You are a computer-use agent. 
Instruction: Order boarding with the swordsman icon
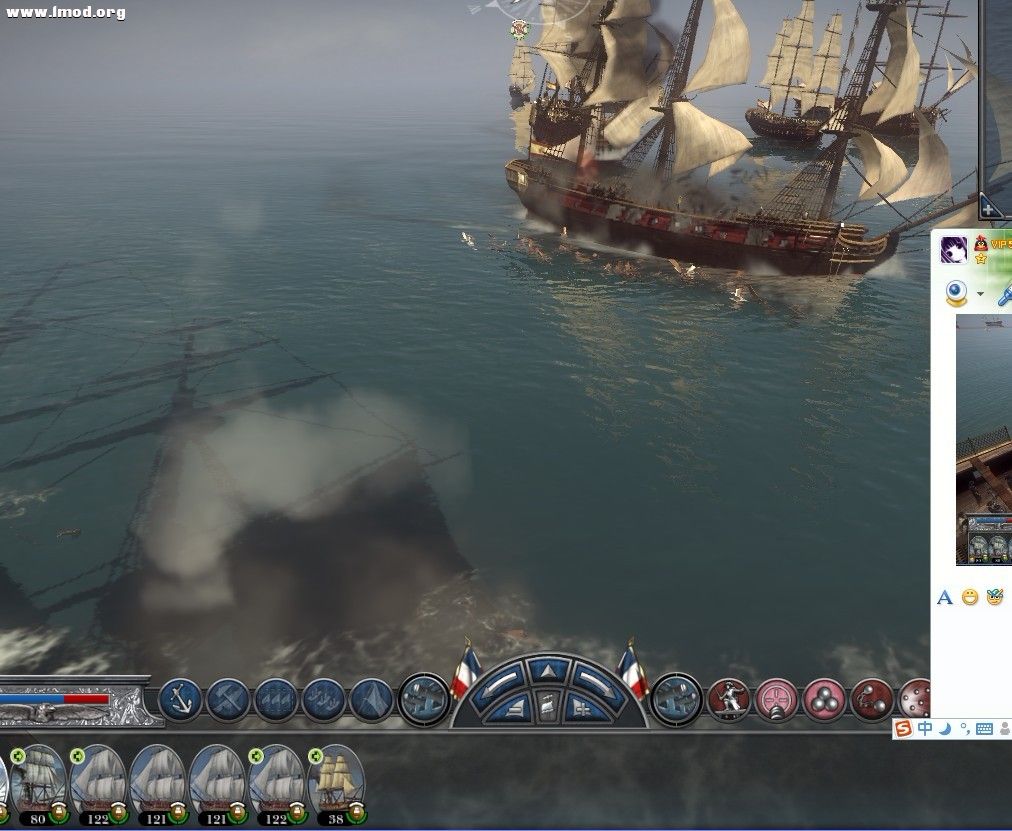[729, 699]
